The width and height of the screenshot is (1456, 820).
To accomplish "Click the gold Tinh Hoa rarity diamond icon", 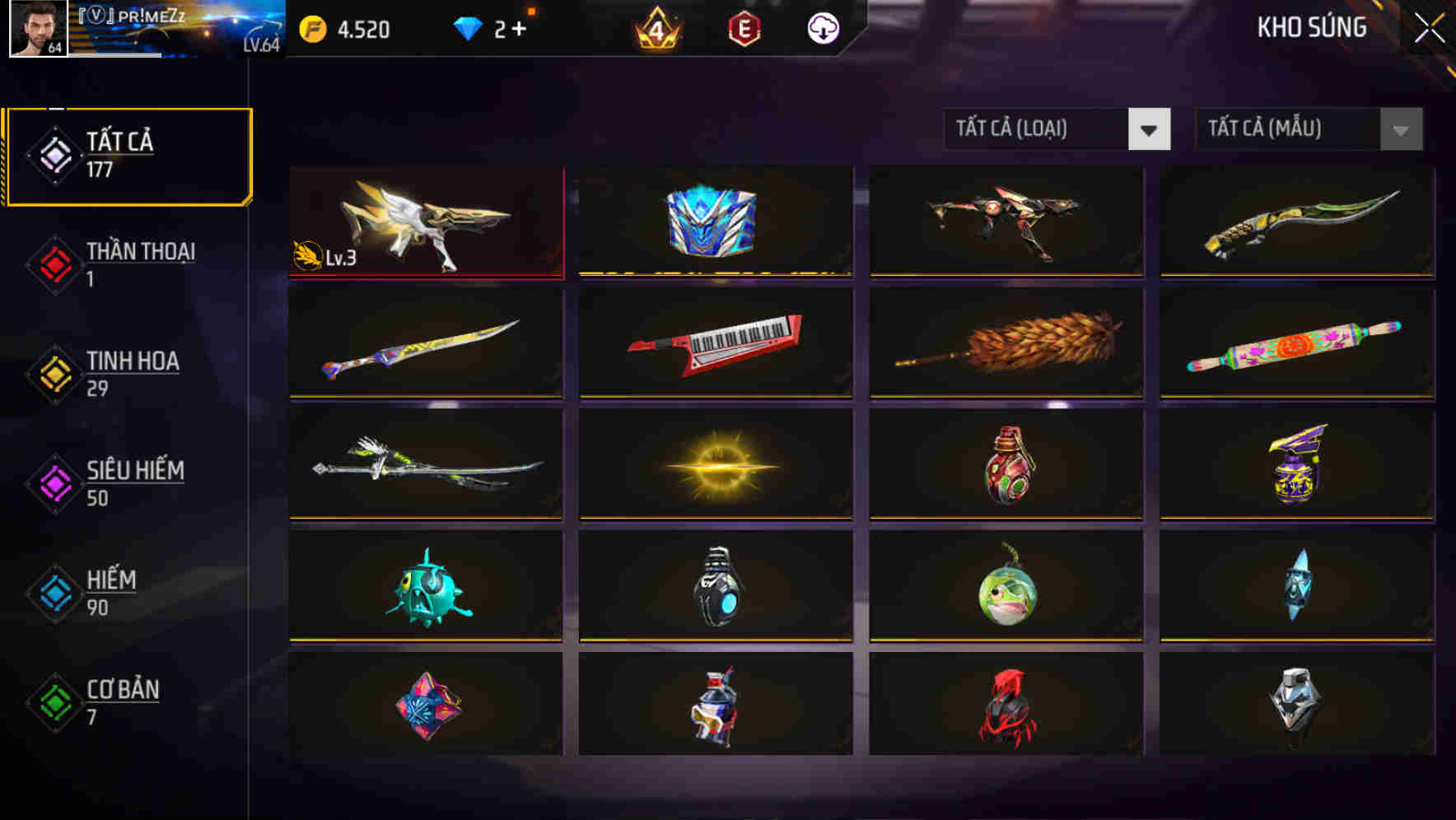I will (52, 371).
